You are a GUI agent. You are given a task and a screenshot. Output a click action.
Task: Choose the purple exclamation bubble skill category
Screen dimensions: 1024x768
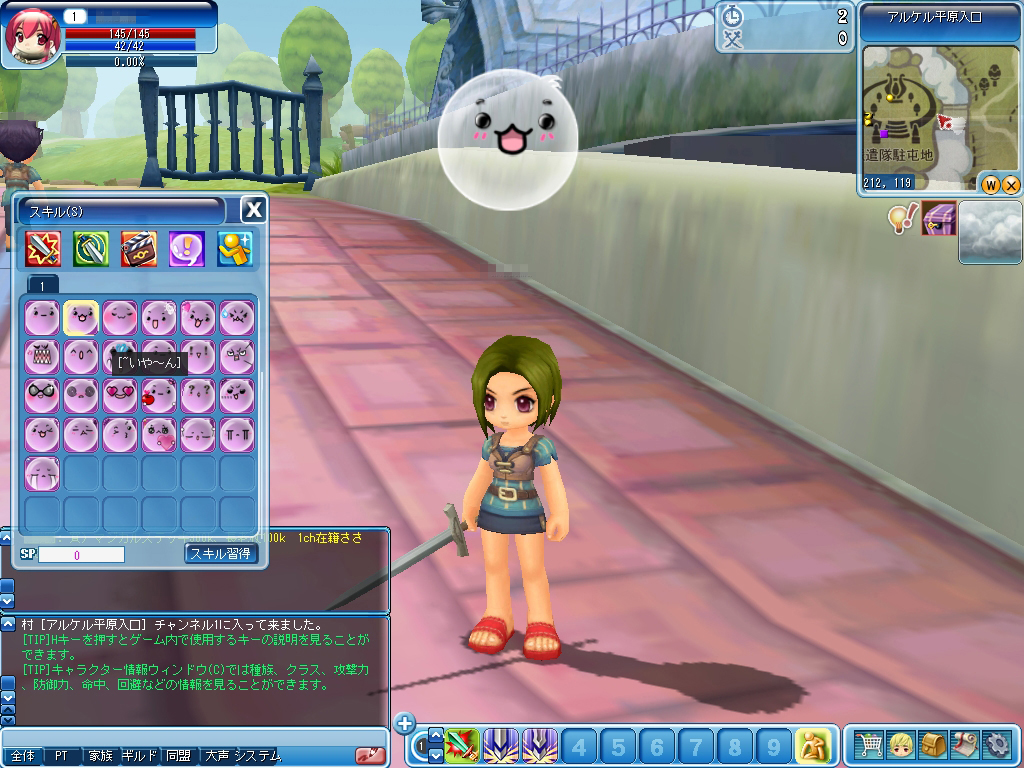click(x=187, y=248)
